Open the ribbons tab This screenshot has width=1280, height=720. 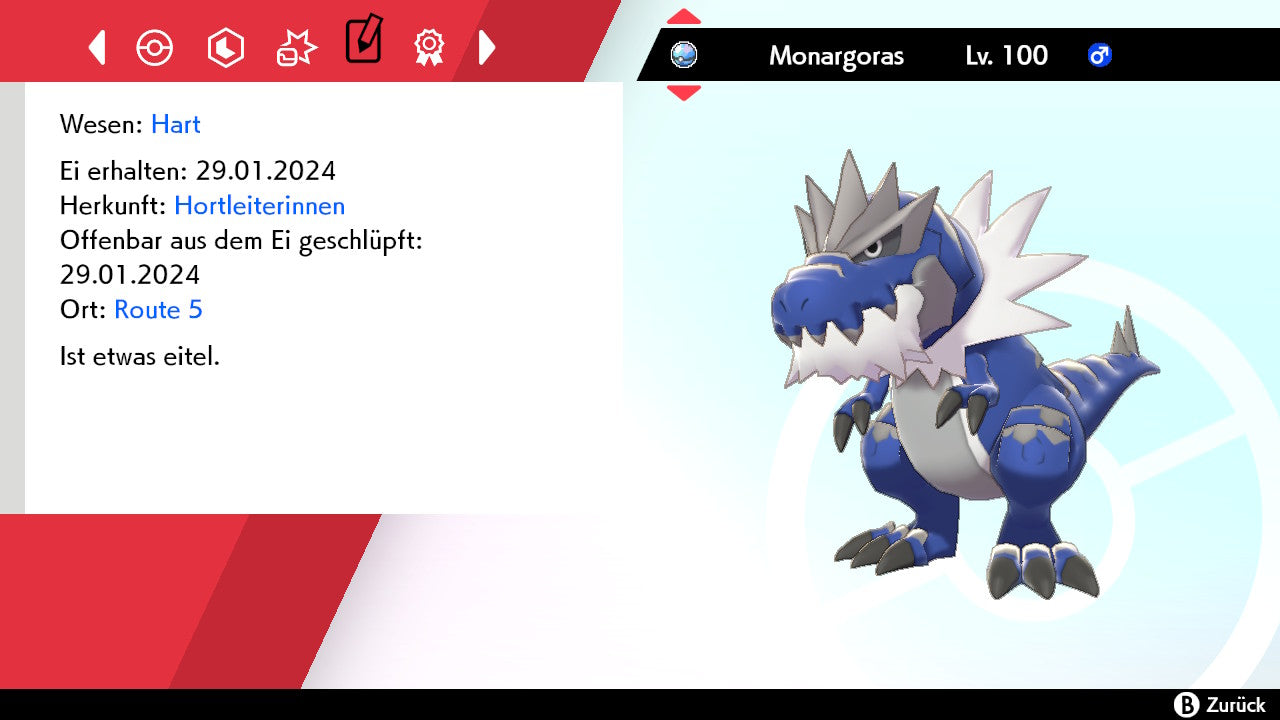coord(429,47)
